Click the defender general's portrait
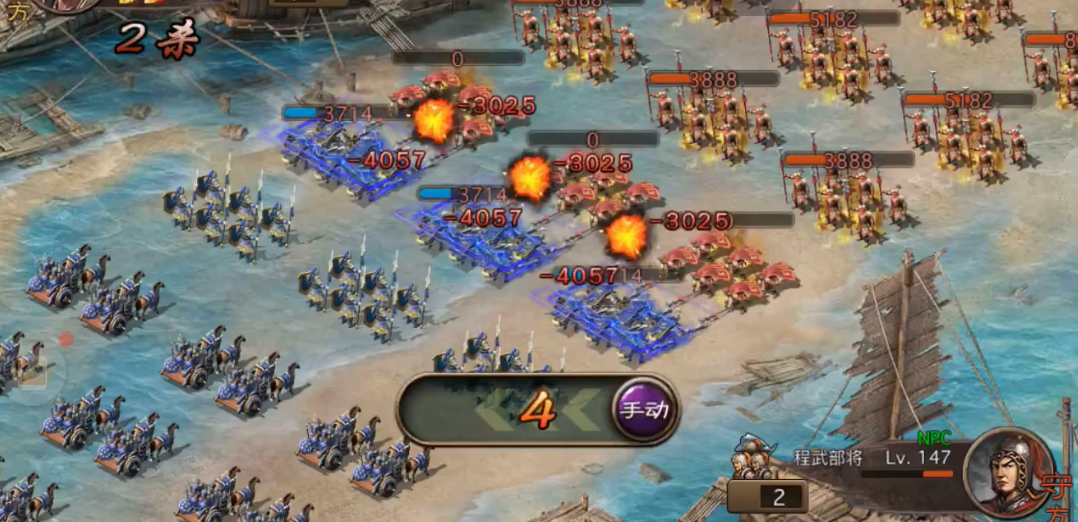The width and height of the screenshot is (1078, 522). click(1008, 472)
